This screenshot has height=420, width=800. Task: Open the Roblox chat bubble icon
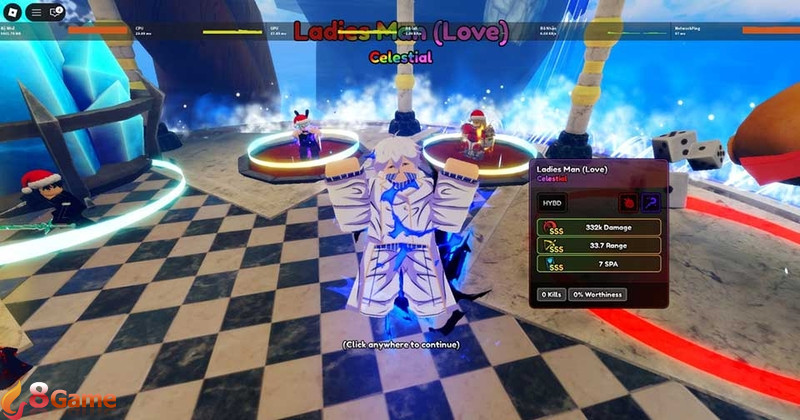point(56,13)
